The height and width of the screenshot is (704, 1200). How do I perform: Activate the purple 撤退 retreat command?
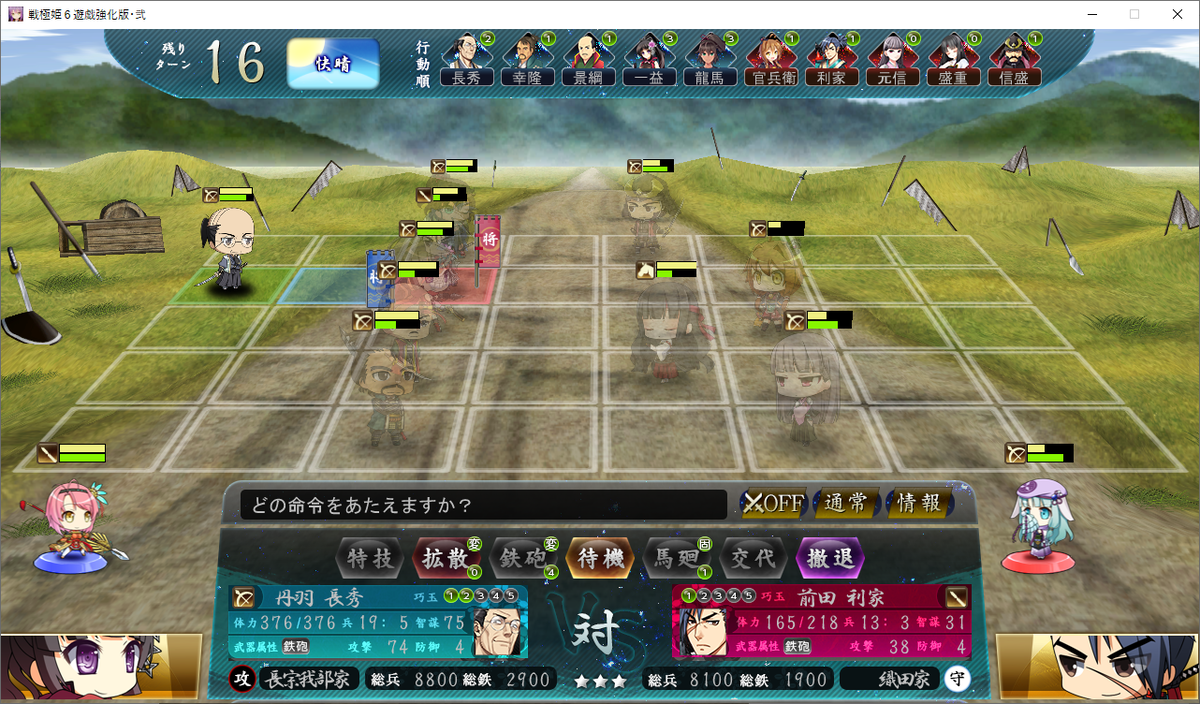point(829,558)
